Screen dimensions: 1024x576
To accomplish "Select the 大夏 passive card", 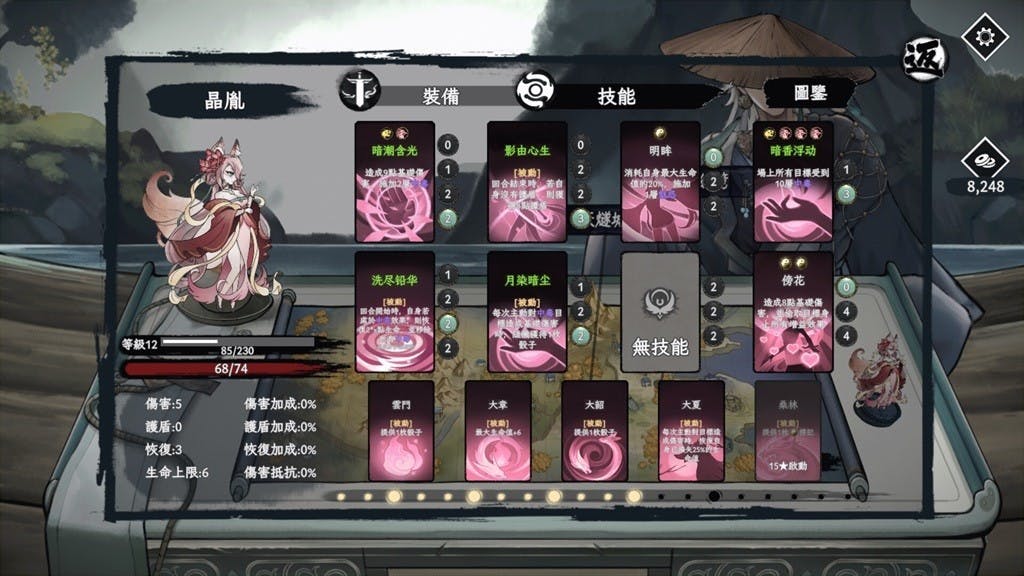I will [691, 430].
